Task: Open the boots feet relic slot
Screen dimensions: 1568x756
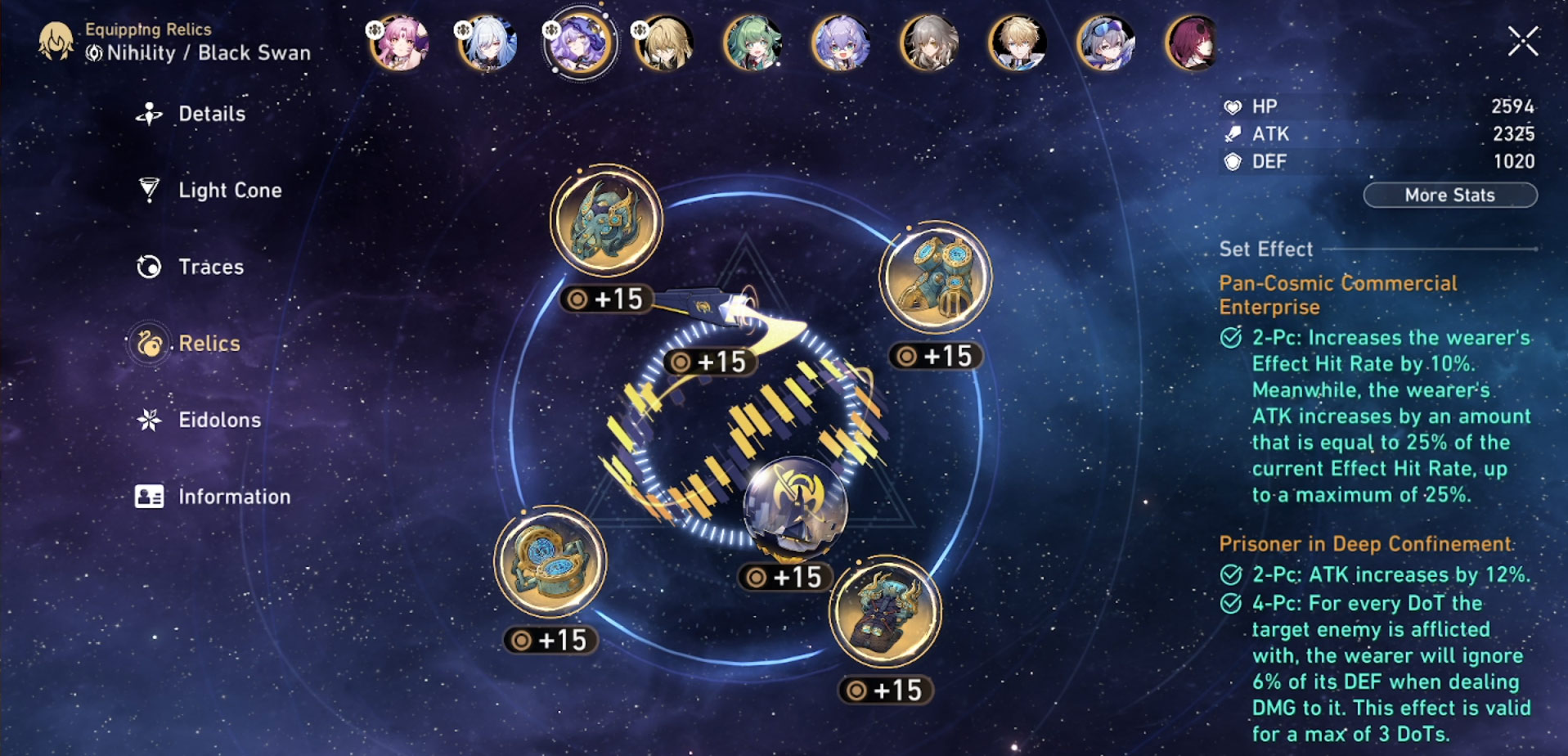Action: click(x=885, y=612)
